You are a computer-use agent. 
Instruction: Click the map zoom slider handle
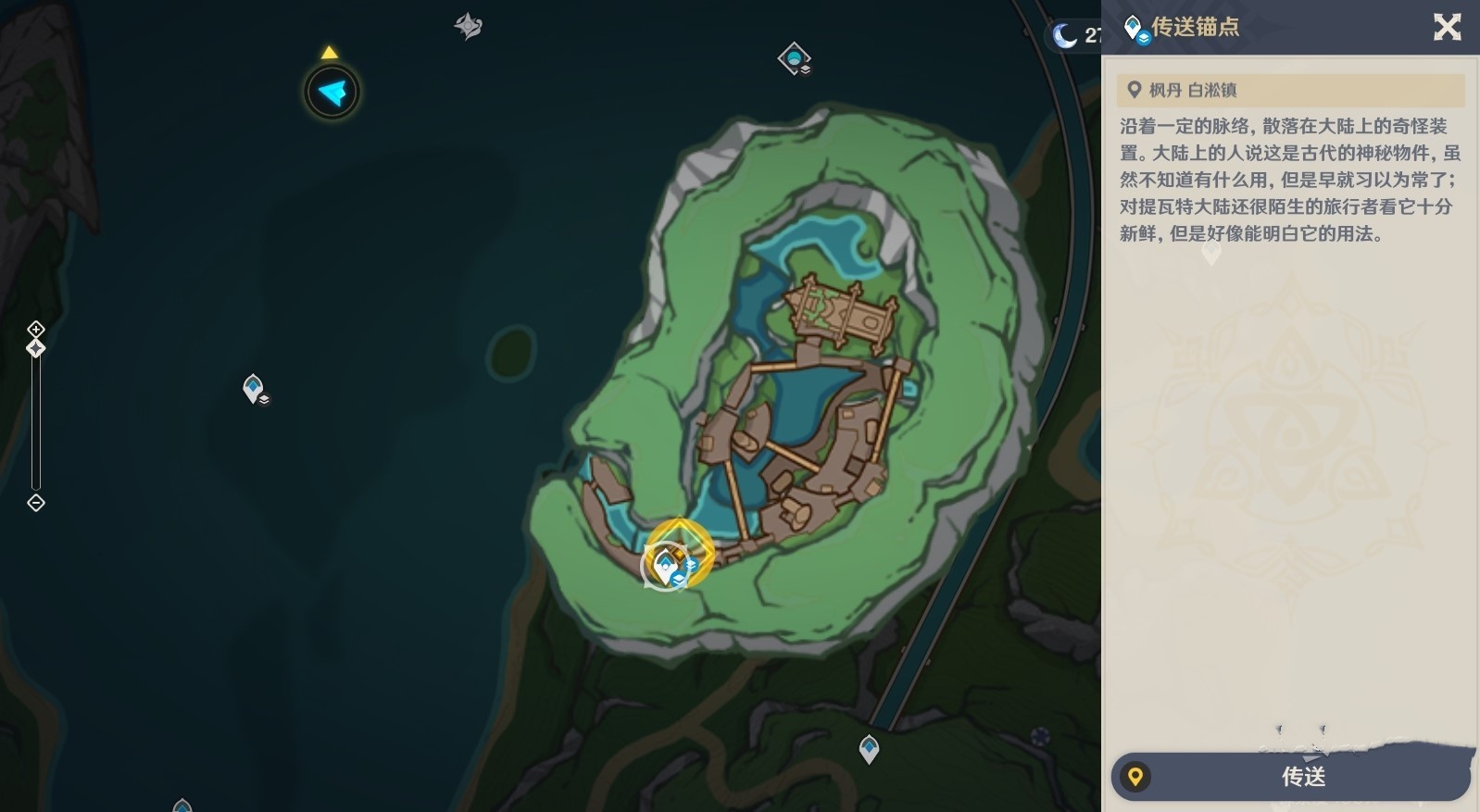click(35, 348)
